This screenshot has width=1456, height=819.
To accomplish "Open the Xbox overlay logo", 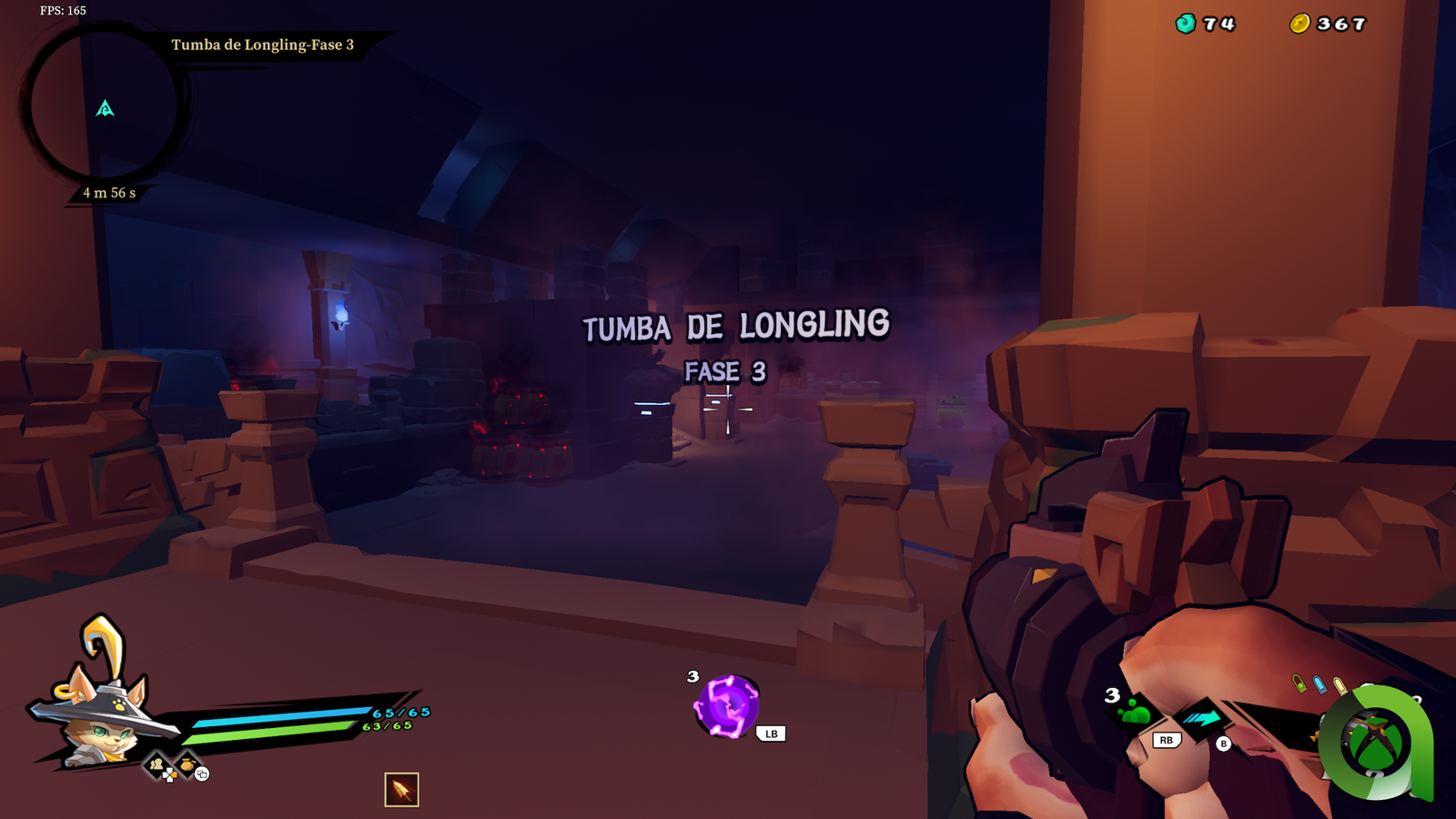I will tap(1375, 742).
